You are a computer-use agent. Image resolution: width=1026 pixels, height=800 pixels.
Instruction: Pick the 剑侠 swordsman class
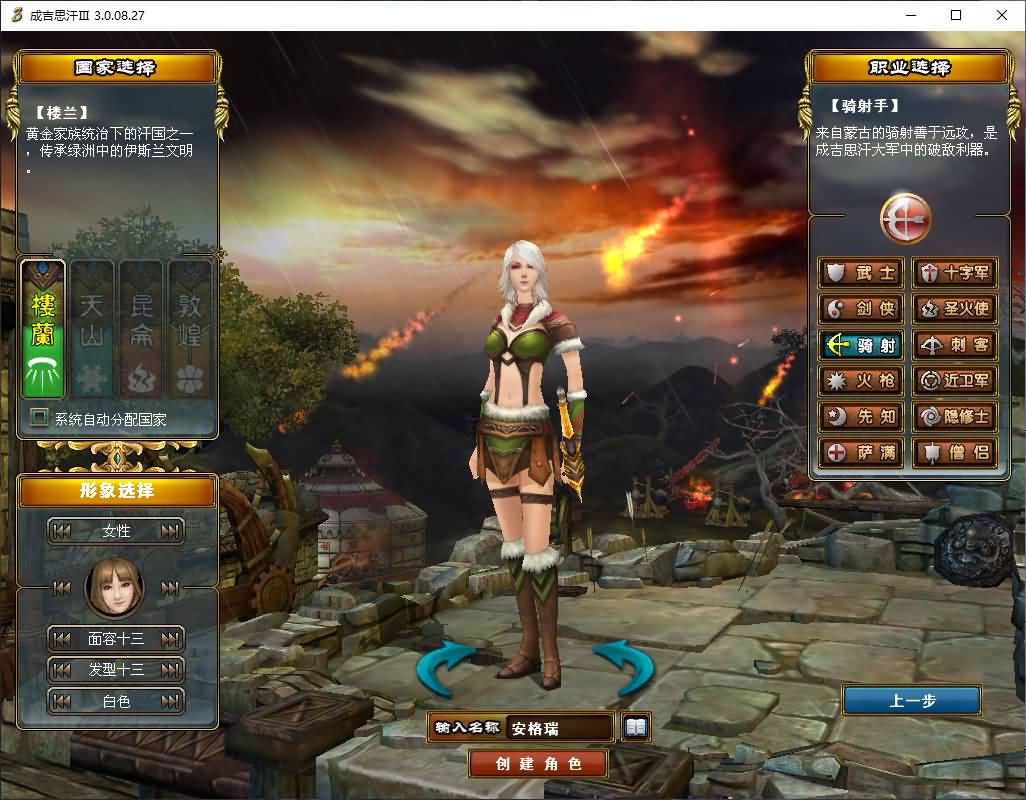(861, 309)
